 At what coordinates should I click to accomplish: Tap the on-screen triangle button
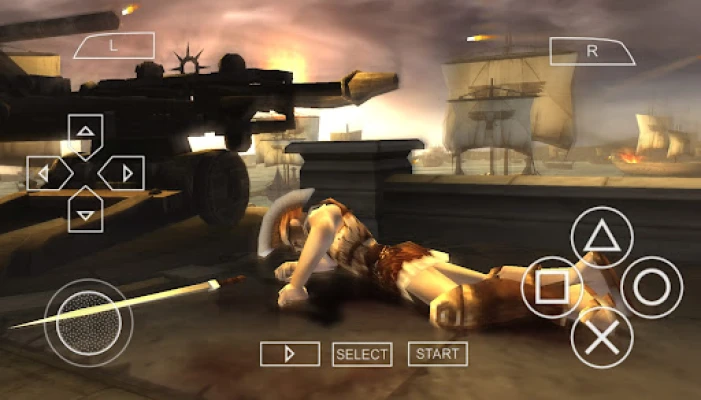point(602,238)
